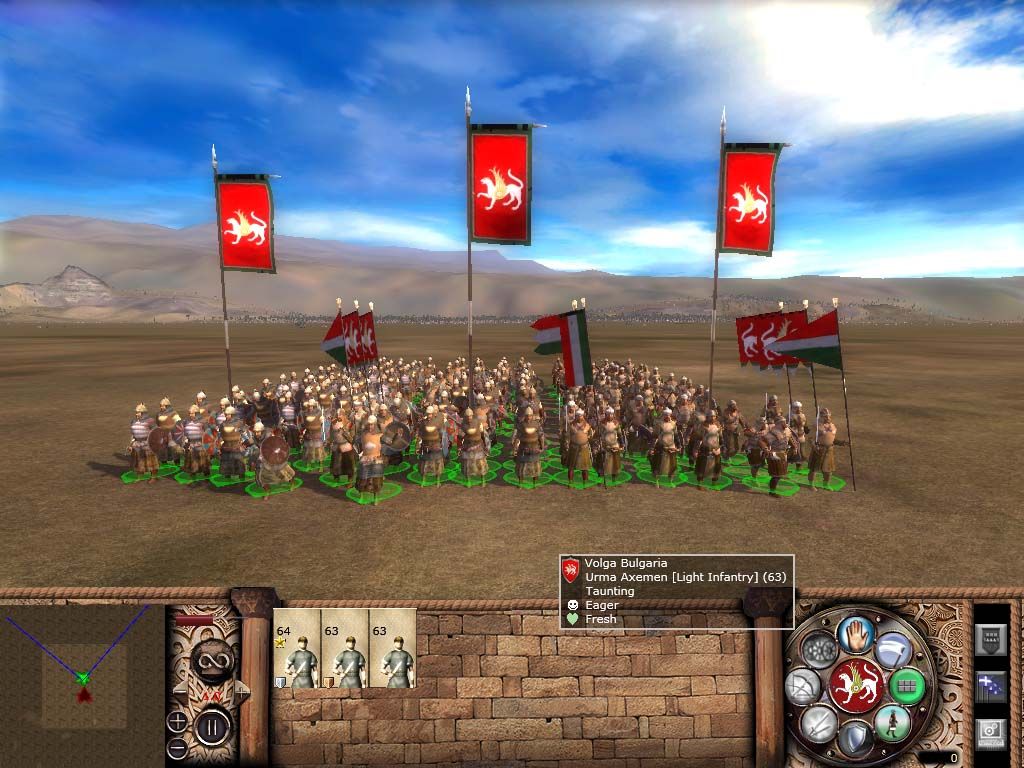Toggle the run/walk soldier icon
This screenshot has height=768, width=1024.
click(x=893, y=721)
